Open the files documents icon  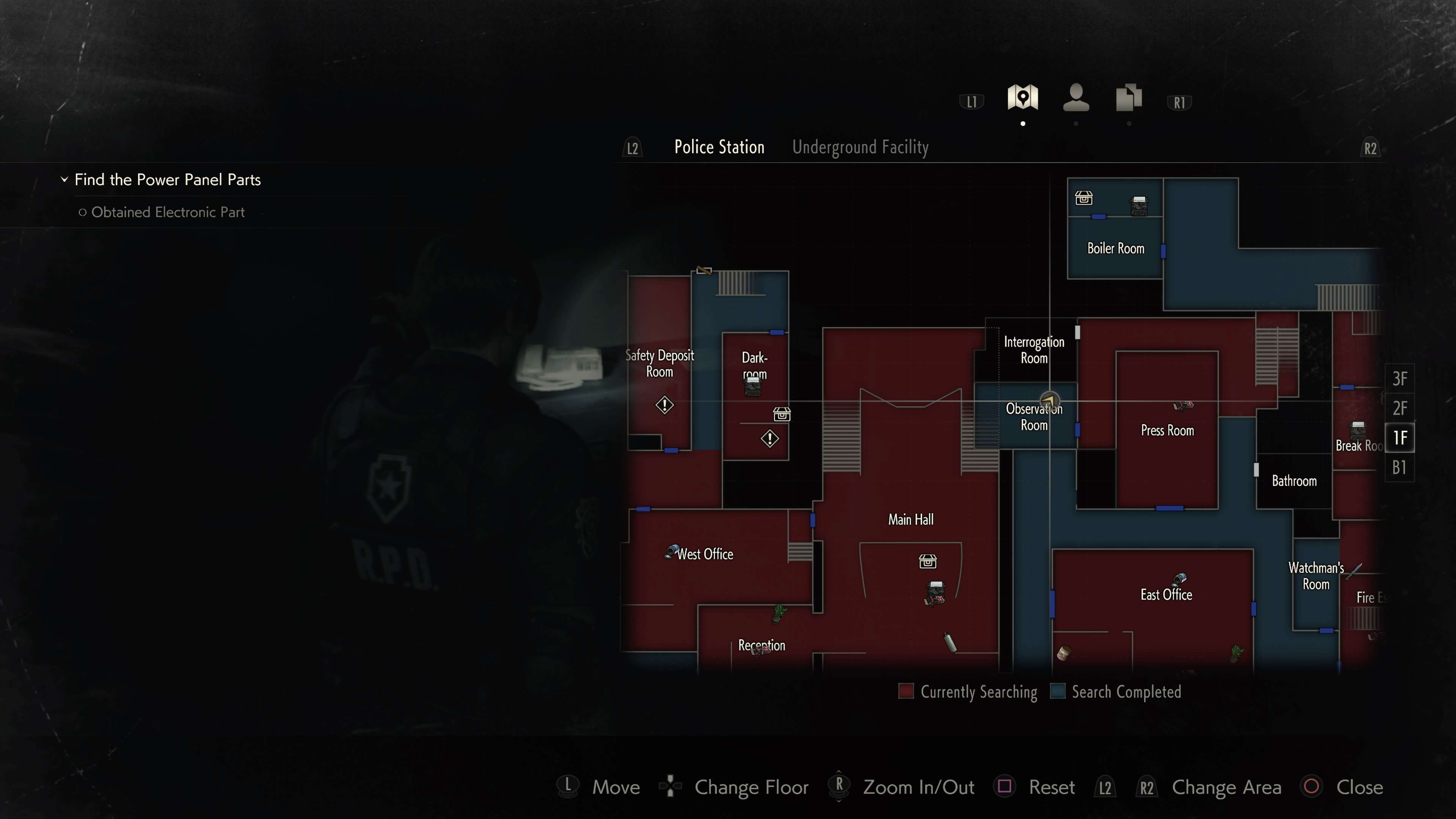1129,98
